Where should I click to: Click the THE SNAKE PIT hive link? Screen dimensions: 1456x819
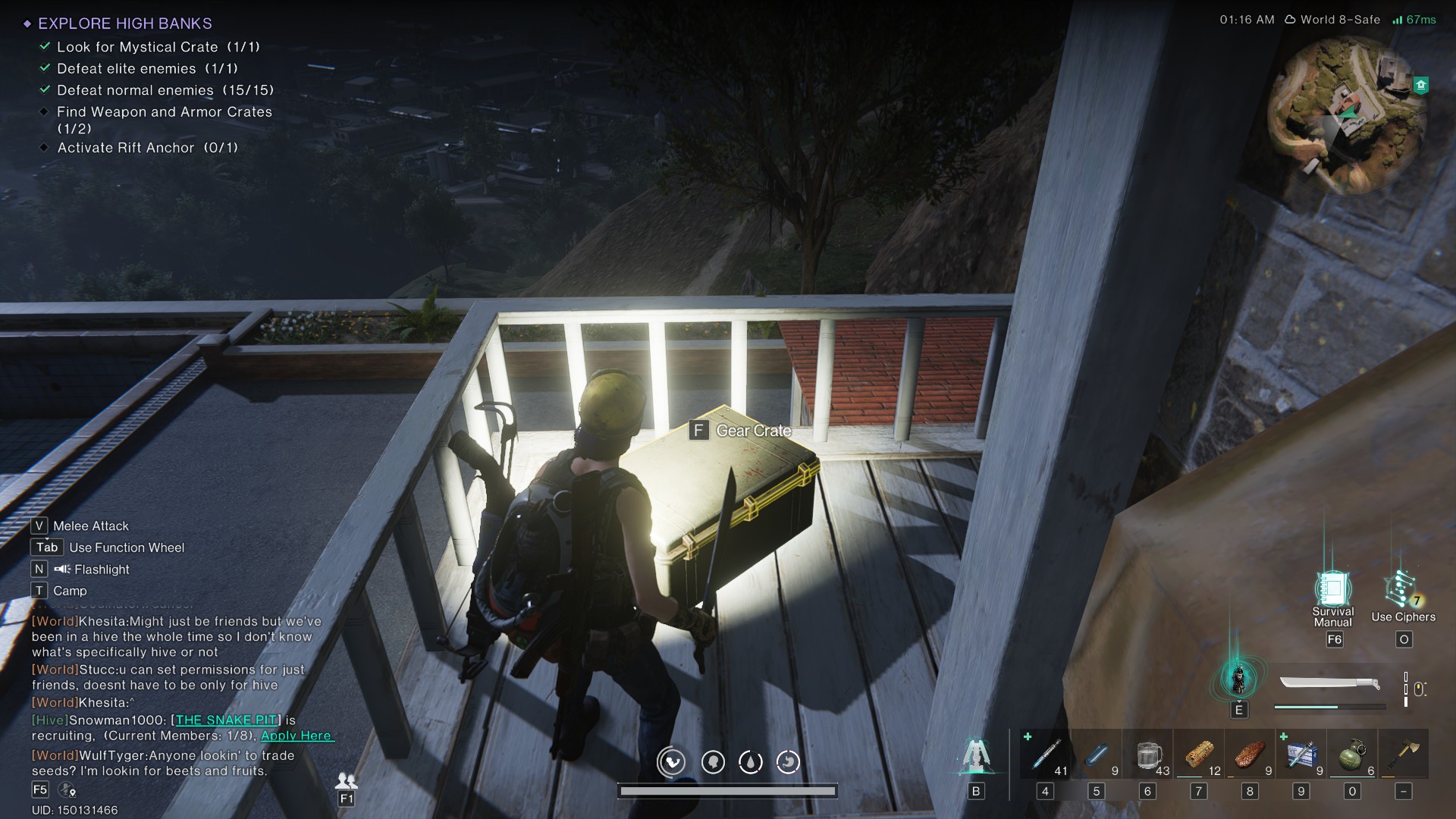click(226, 720)
